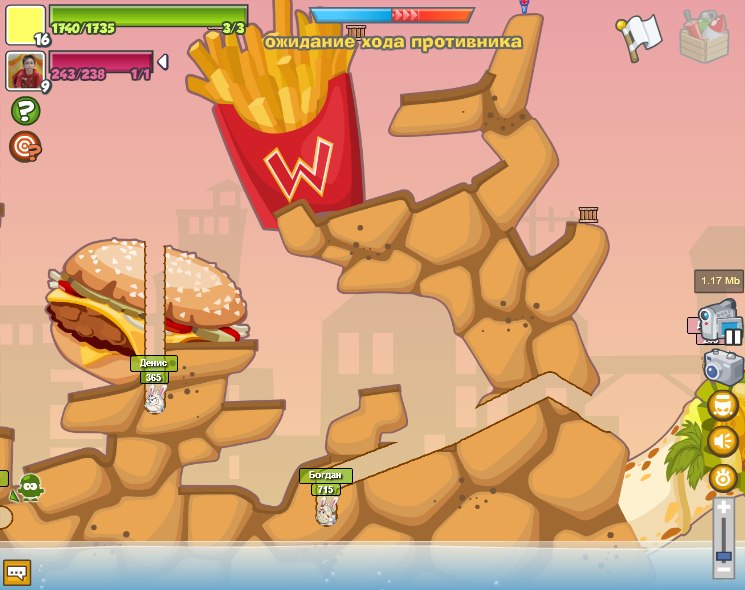Click the white arrow beside the pink bar
Image resolution: width=745 pixels, height=590 pixels.
click(162, 62)
